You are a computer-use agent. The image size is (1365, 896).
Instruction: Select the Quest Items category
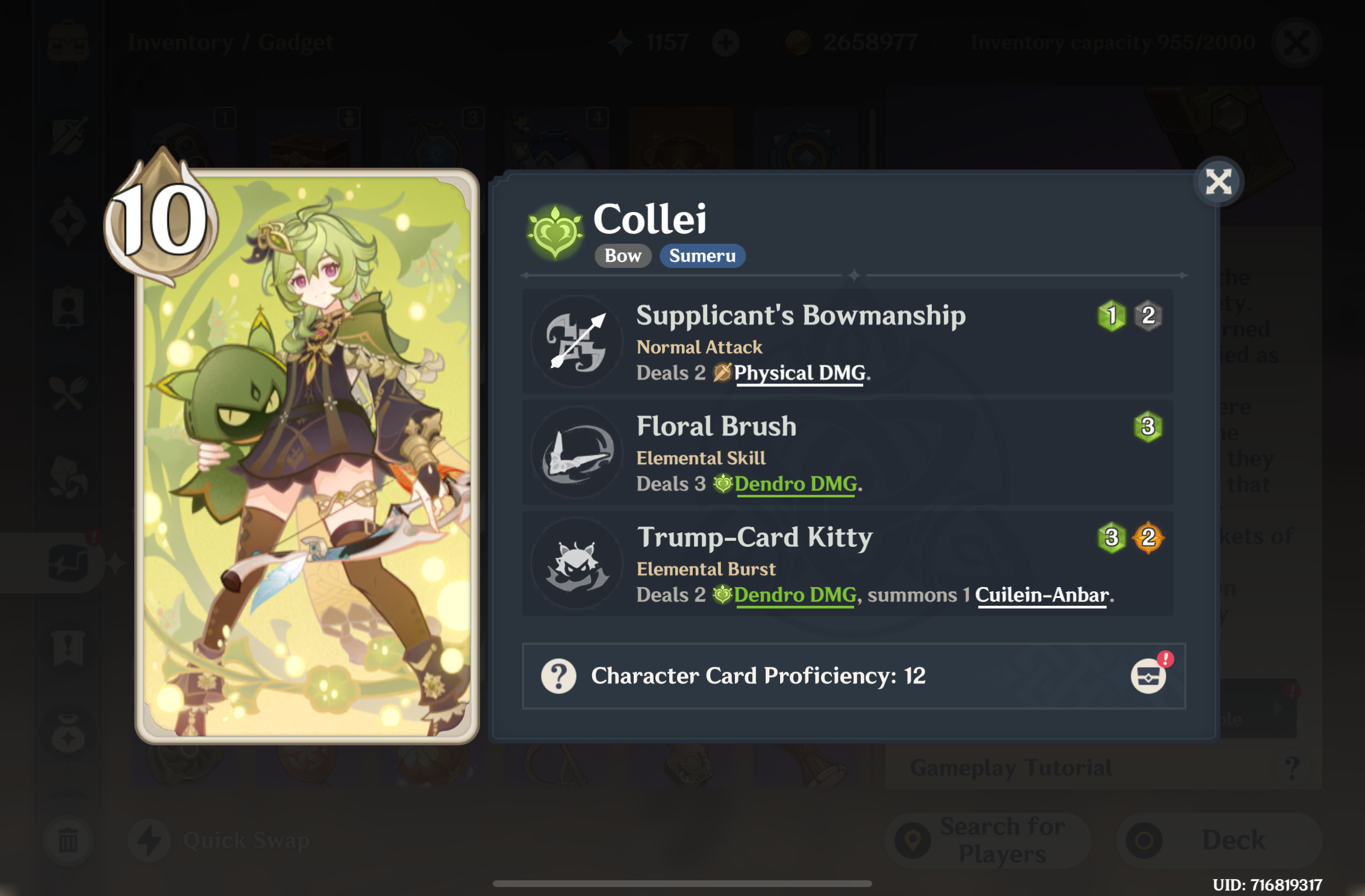[69, 649]
